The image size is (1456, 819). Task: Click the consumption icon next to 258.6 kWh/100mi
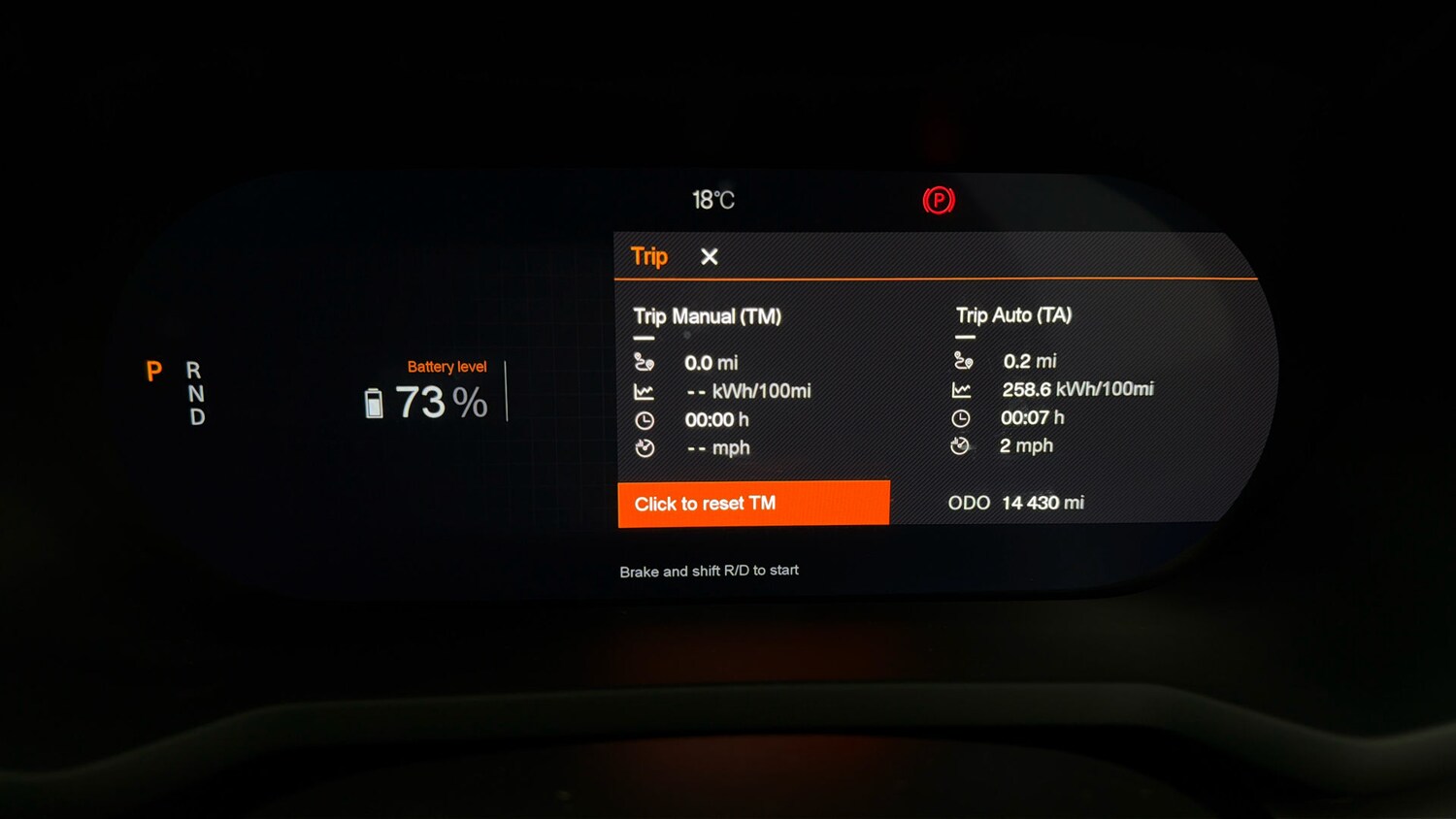tap(962, 388)
